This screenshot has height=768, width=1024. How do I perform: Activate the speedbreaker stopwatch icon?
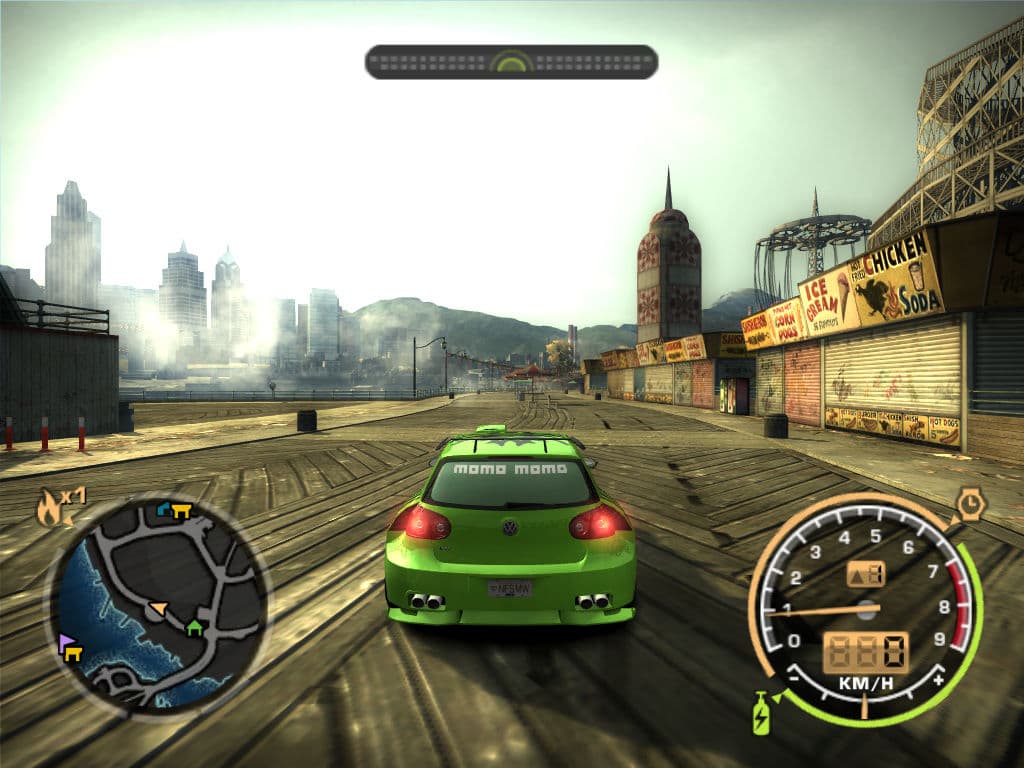969,503
